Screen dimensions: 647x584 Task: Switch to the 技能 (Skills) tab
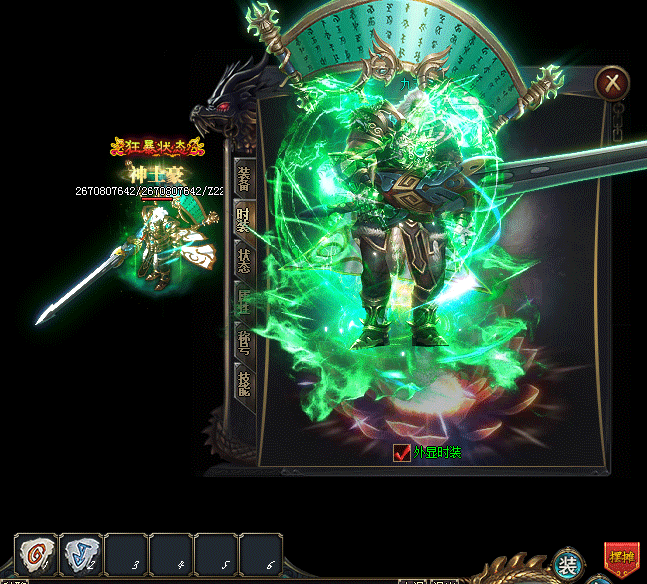[x=244, y=381]
